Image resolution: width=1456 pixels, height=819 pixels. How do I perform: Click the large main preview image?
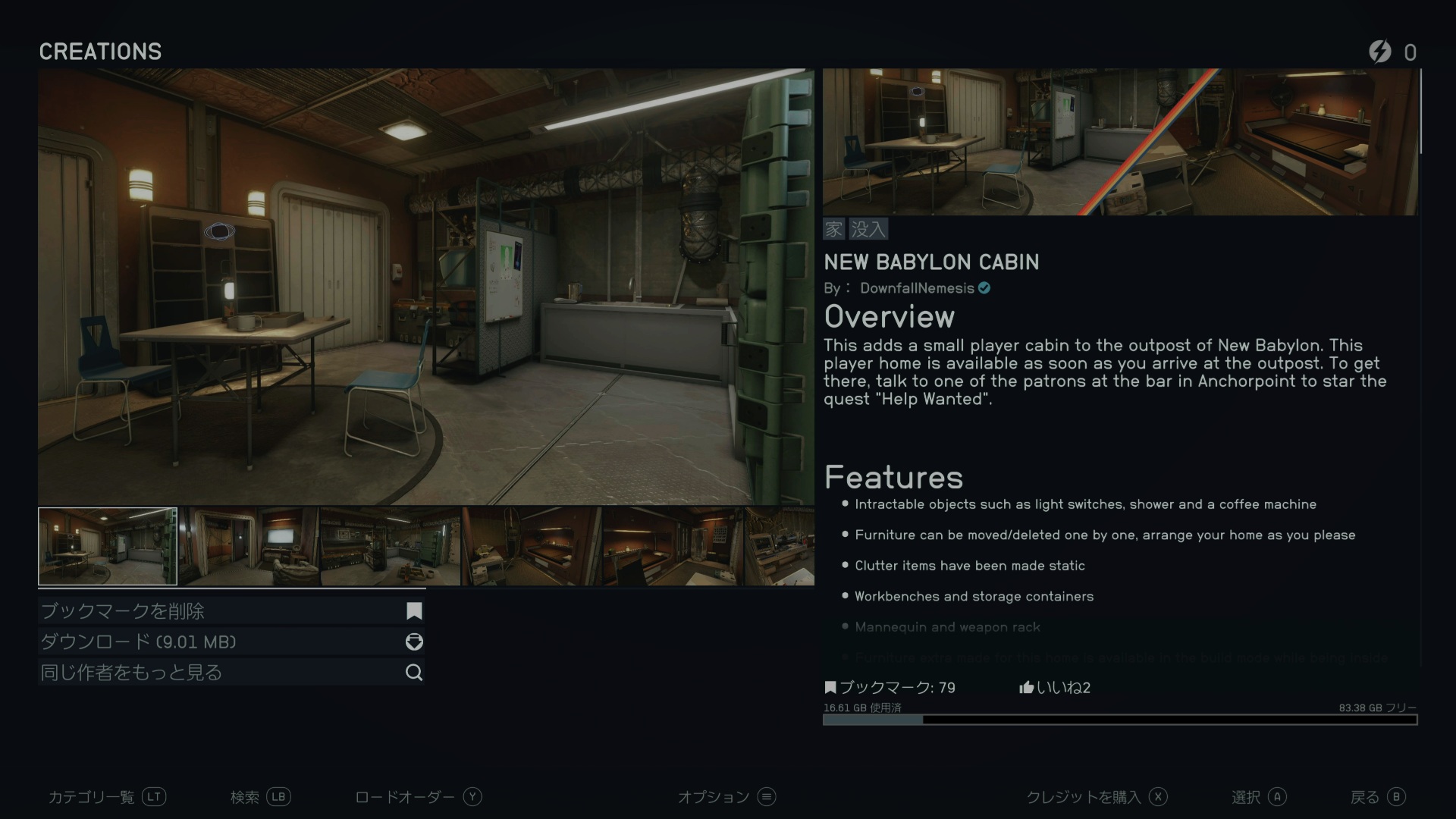[x=425, y=287]
